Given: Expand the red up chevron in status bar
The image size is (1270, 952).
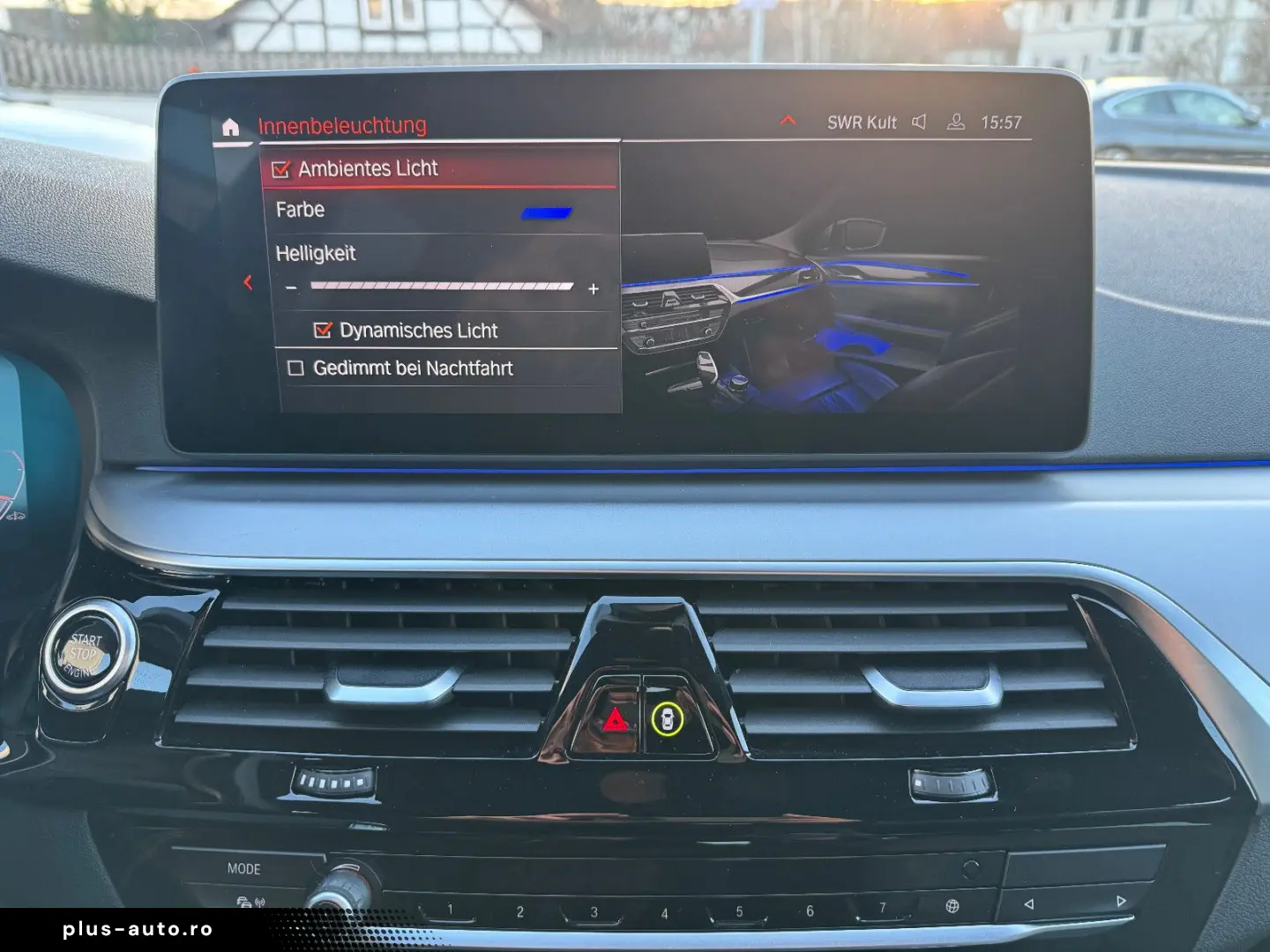Looking at the screenshot, I should [788, 120].
